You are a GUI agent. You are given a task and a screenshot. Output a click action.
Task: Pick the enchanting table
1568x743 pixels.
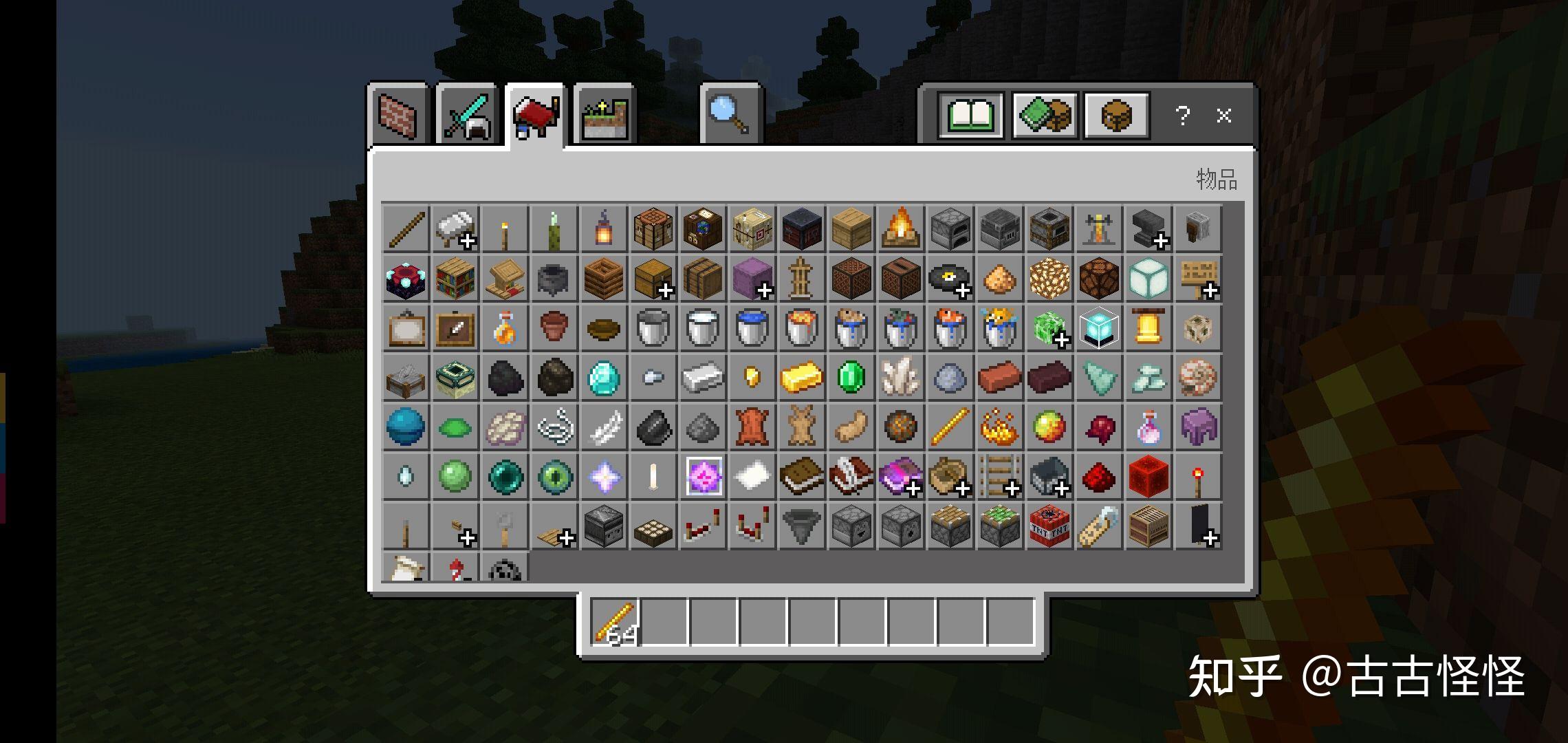pyautogui.click(x=406, y=278)
